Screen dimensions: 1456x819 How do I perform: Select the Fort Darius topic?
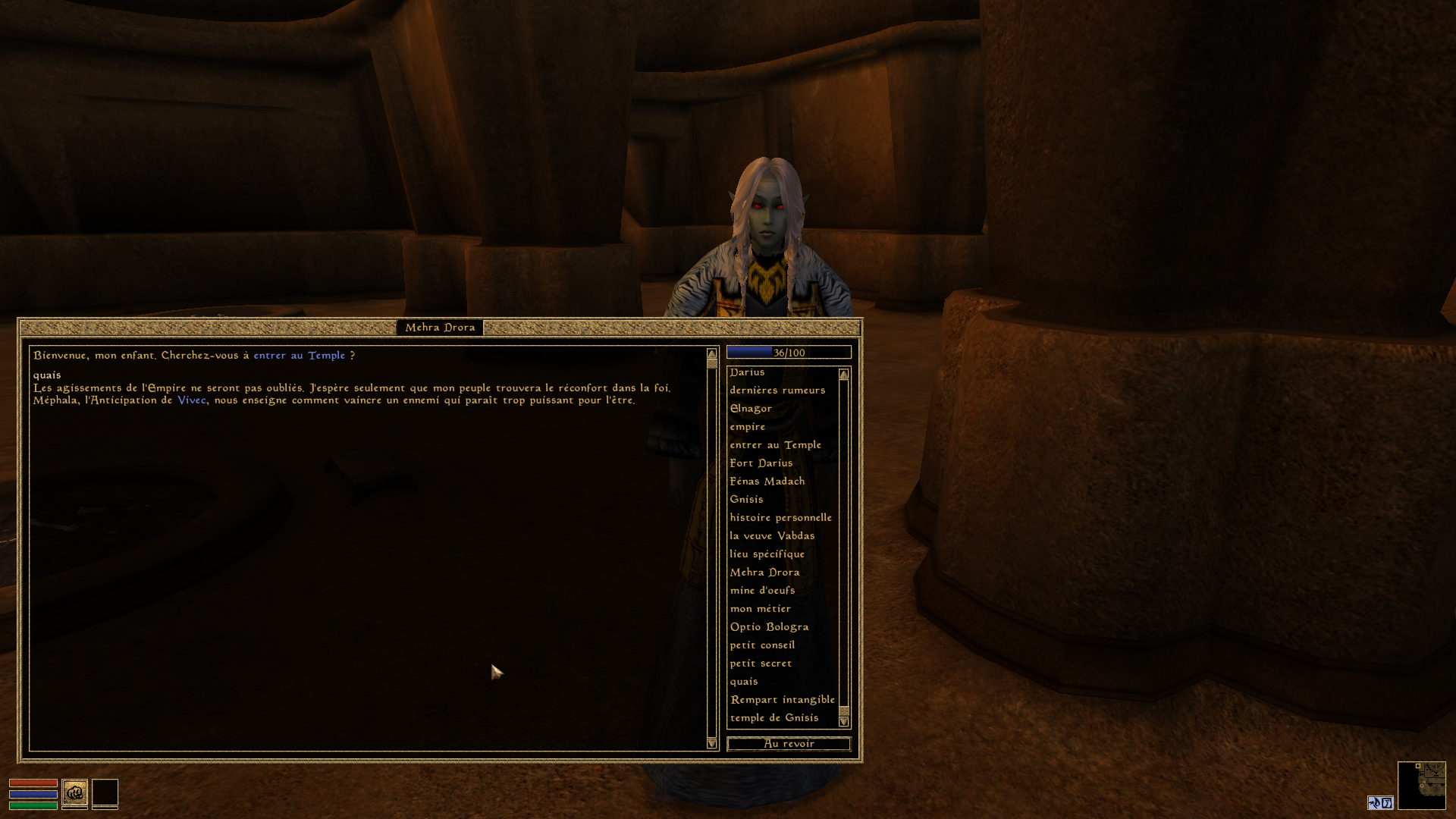[x=761, y=463]
